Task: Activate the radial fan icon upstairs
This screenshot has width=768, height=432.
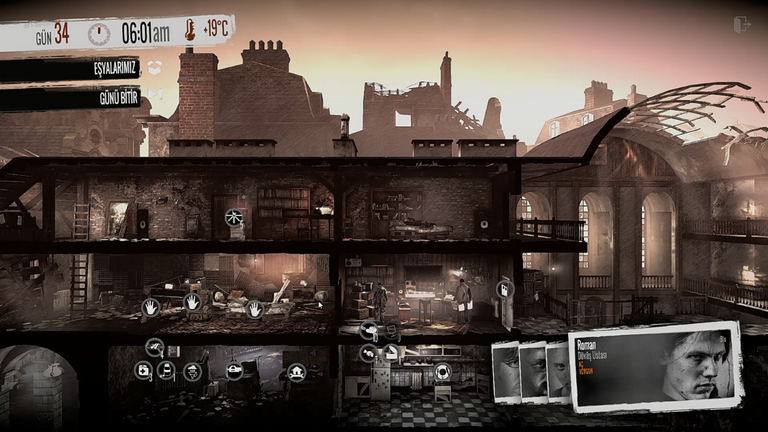Action: tap(234, 217)
